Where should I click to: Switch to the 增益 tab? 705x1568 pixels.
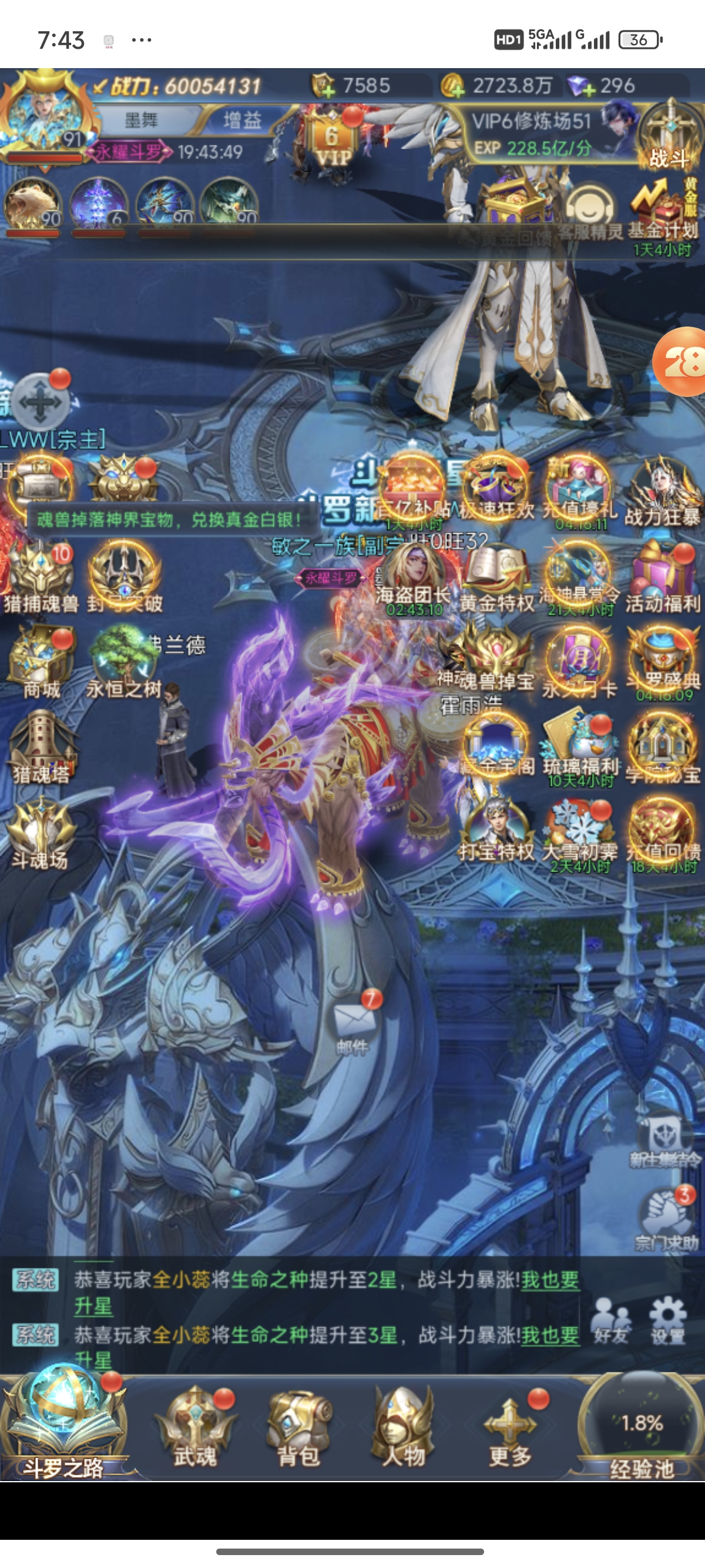click(242, 120)
